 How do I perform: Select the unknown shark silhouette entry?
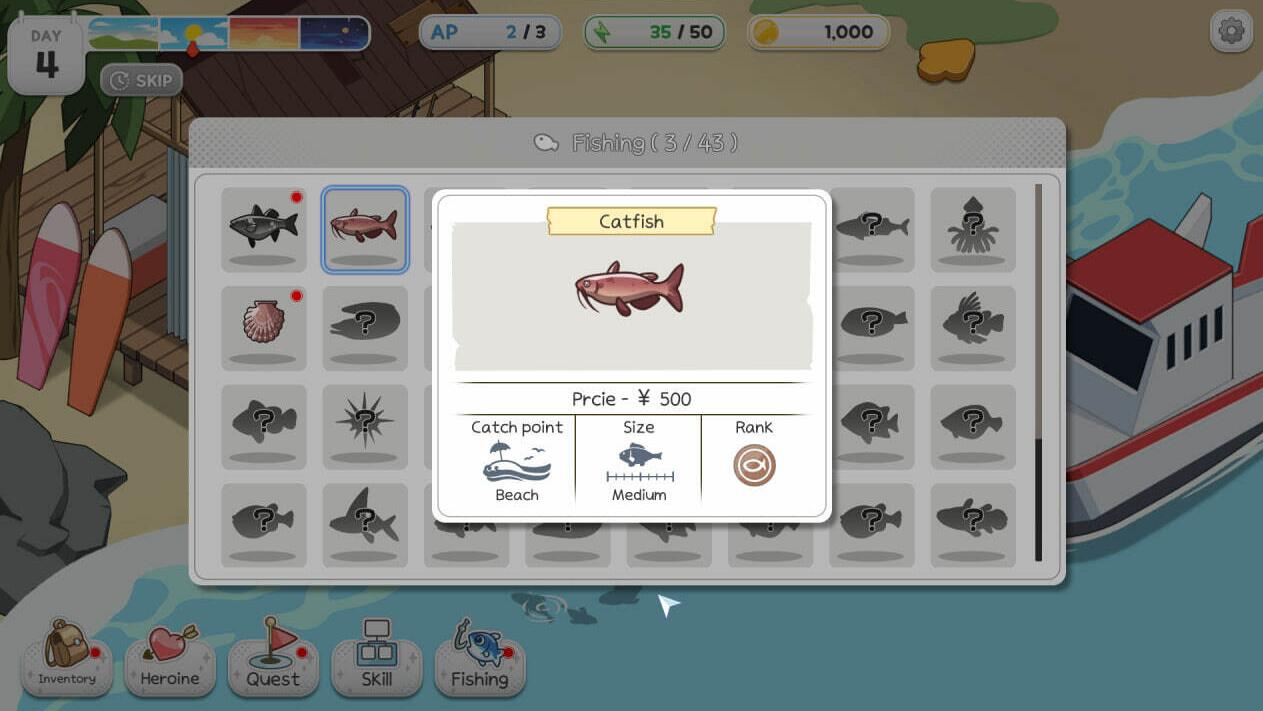[364, 524]
